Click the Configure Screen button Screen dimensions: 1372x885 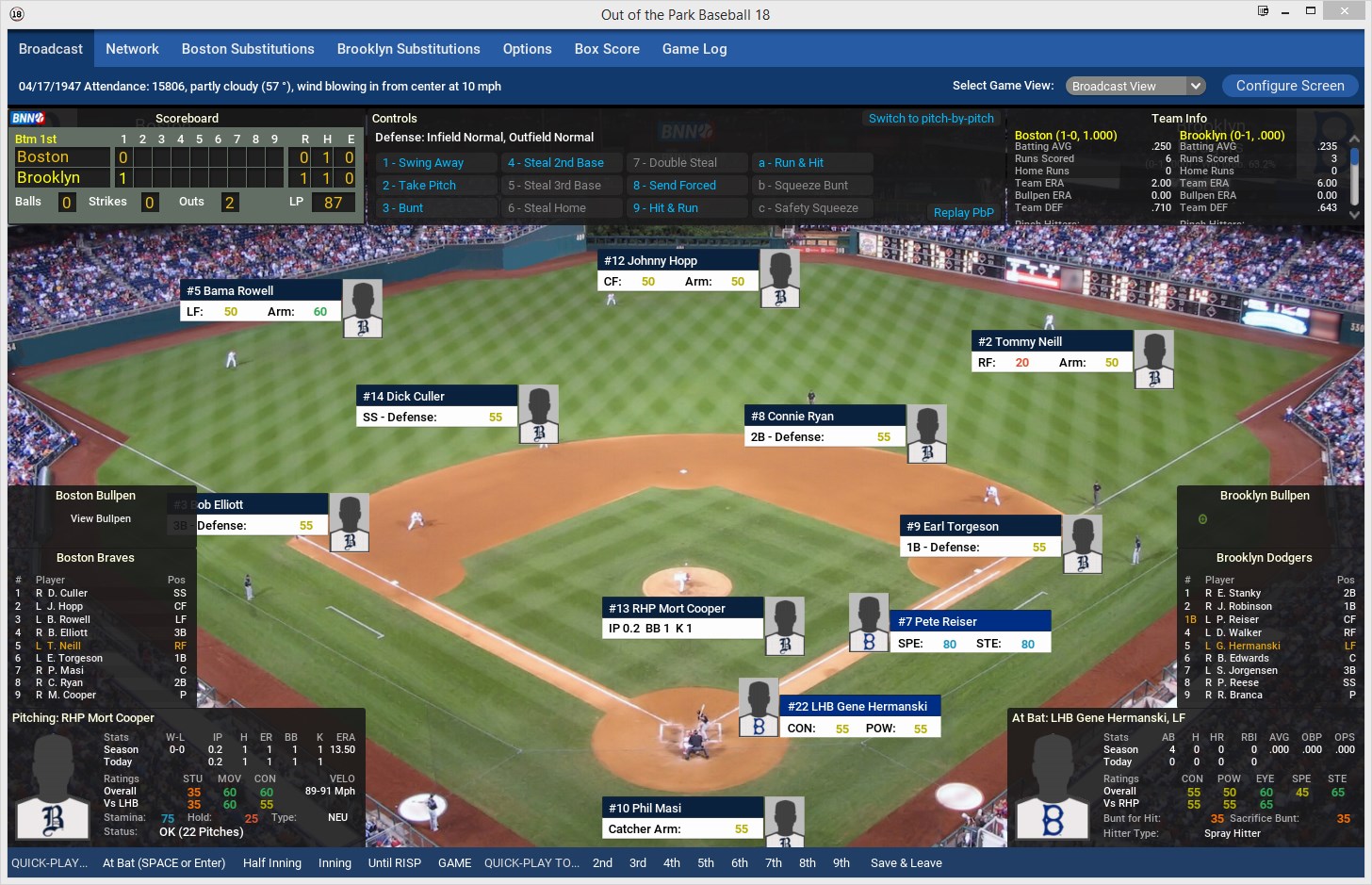(1289, 86)
